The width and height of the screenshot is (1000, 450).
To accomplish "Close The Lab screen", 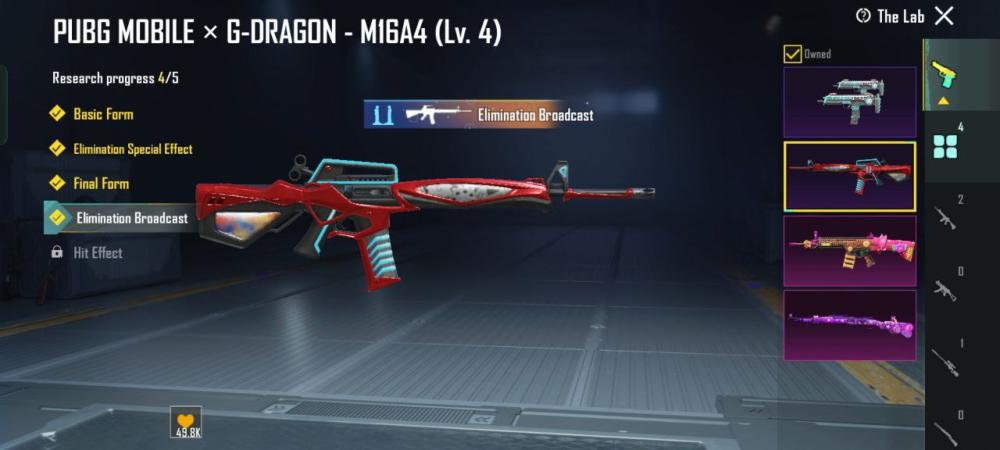I will click(944, 15).
